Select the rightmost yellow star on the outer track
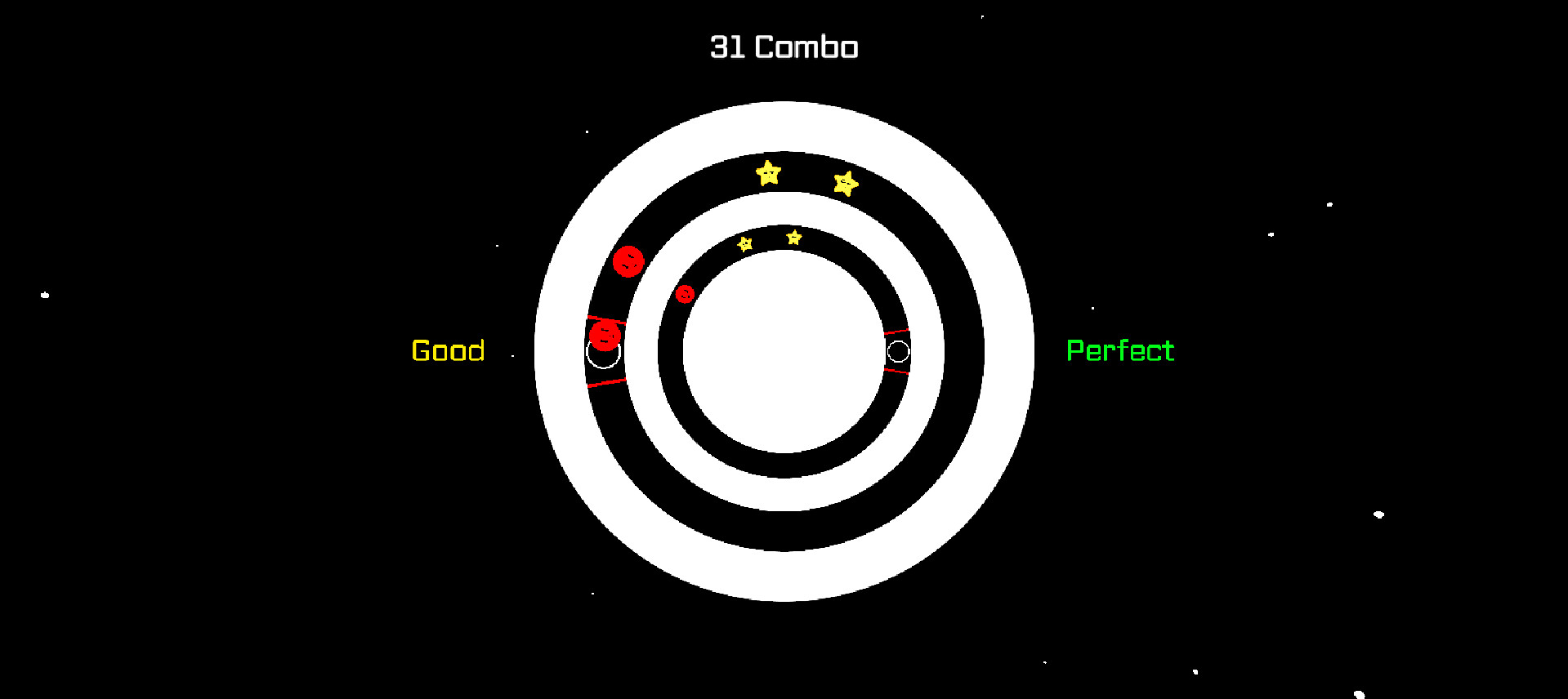Screen dimensions: 1568x699 [846, 185]
